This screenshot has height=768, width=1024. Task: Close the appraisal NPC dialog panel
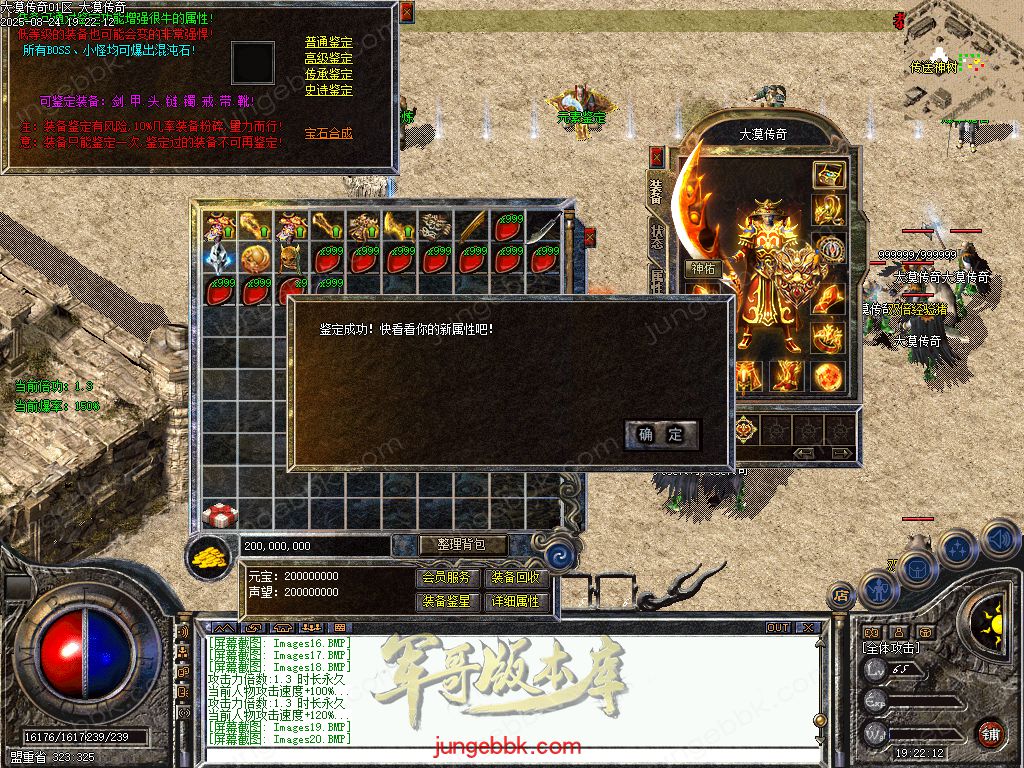click(406, 12)
